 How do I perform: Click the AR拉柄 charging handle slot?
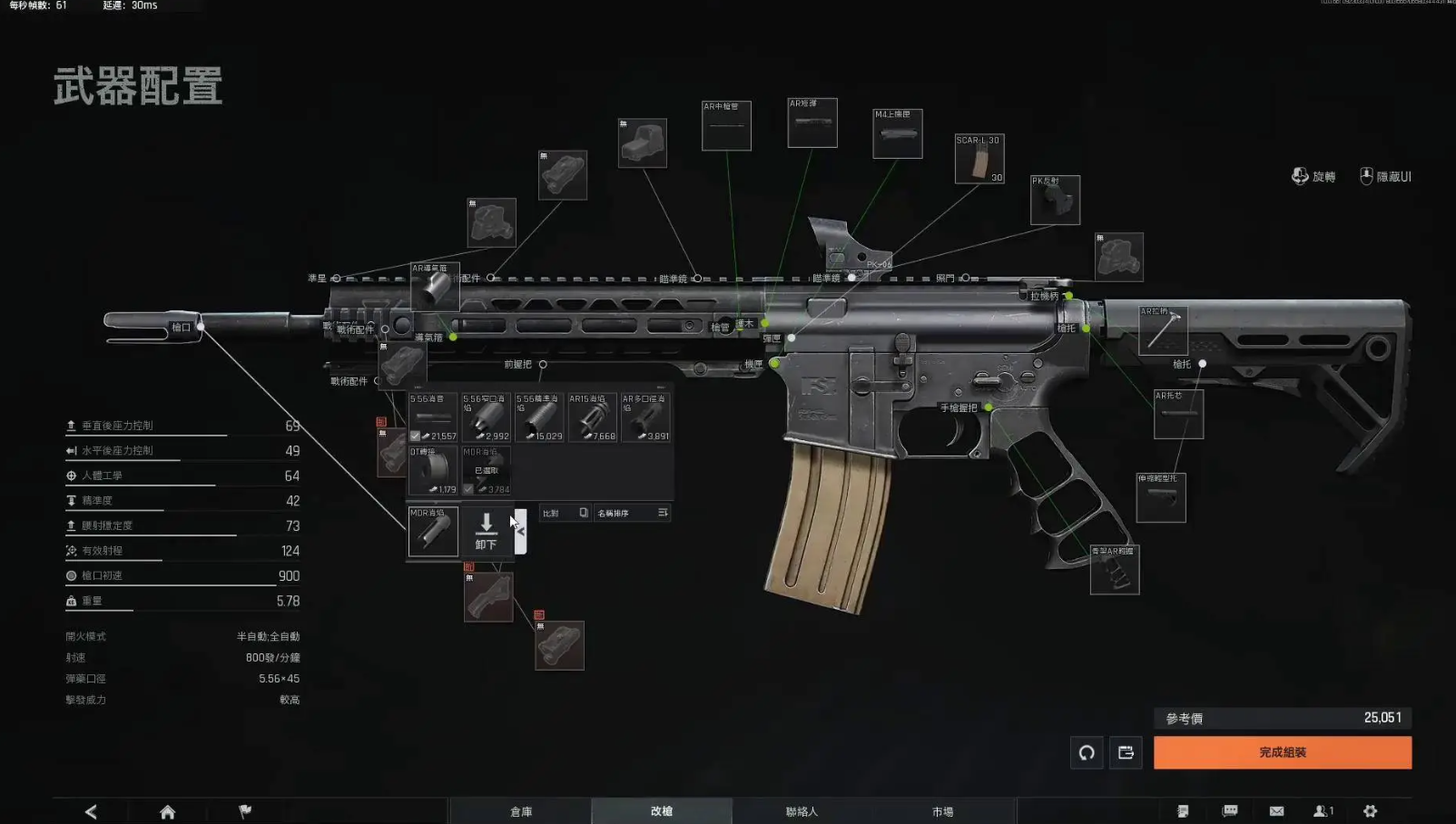[x=1163, y=330]
